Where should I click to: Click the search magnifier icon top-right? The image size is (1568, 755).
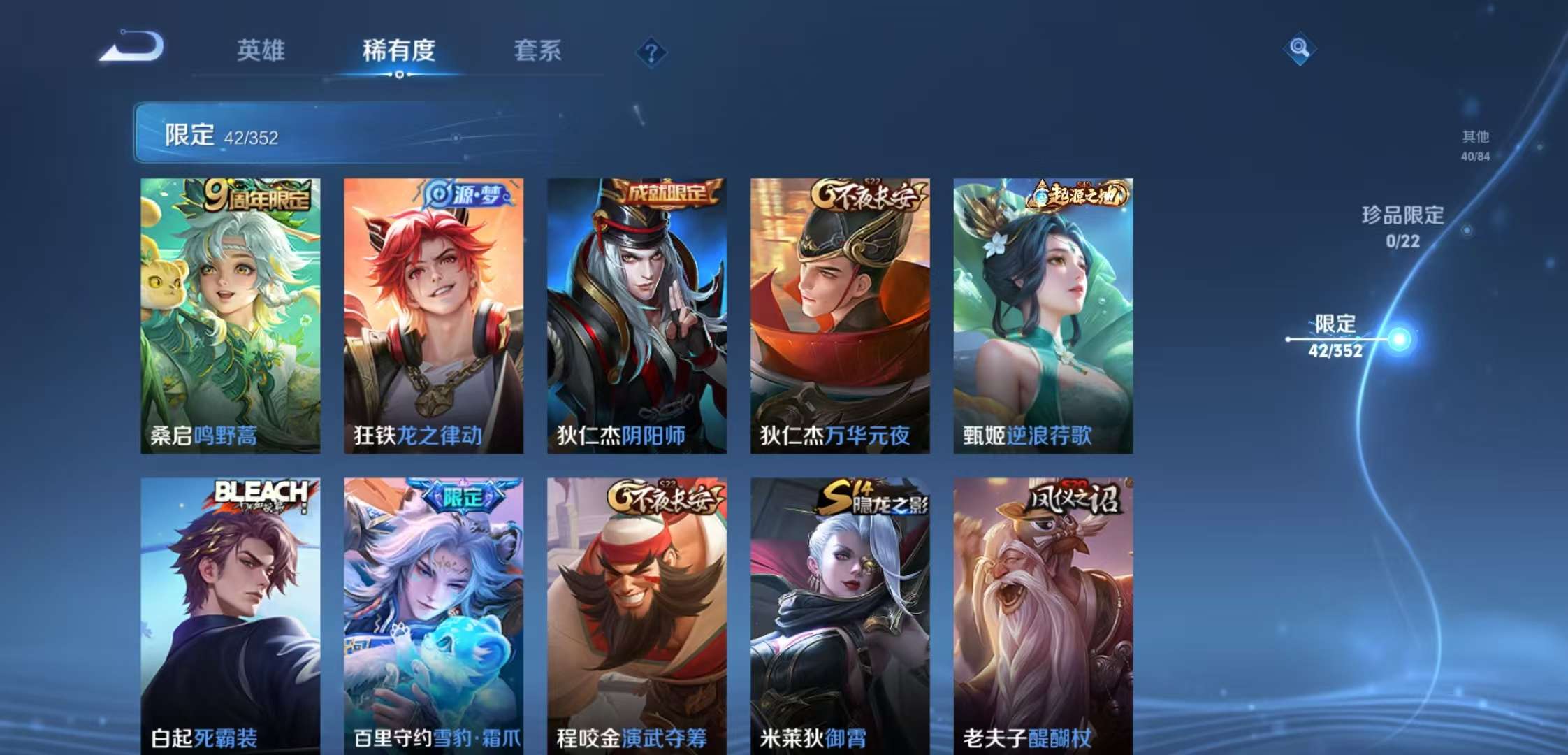point(1301,49)
